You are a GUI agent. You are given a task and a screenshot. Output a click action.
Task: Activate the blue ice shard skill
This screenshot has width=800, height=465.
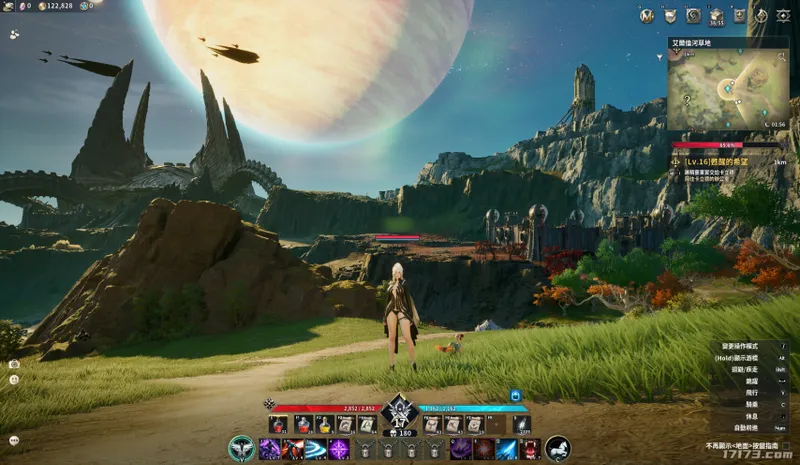pyautogui.click(x=507, y=449)
